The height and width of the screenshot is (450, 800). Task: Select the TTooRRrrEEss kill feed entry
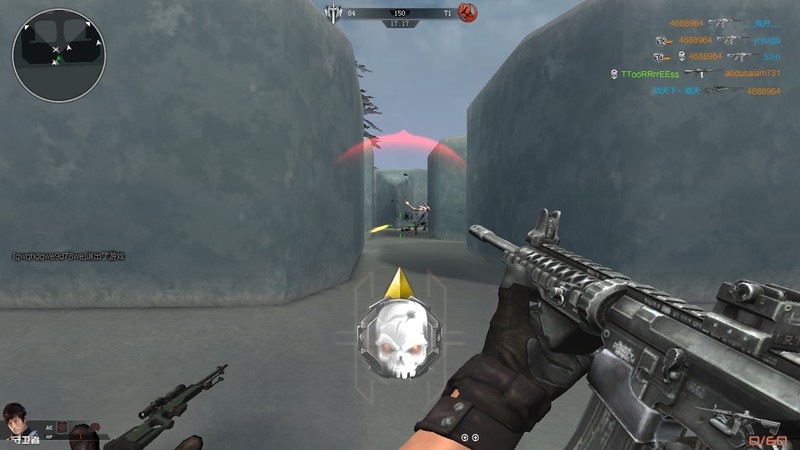pos(650,74)
